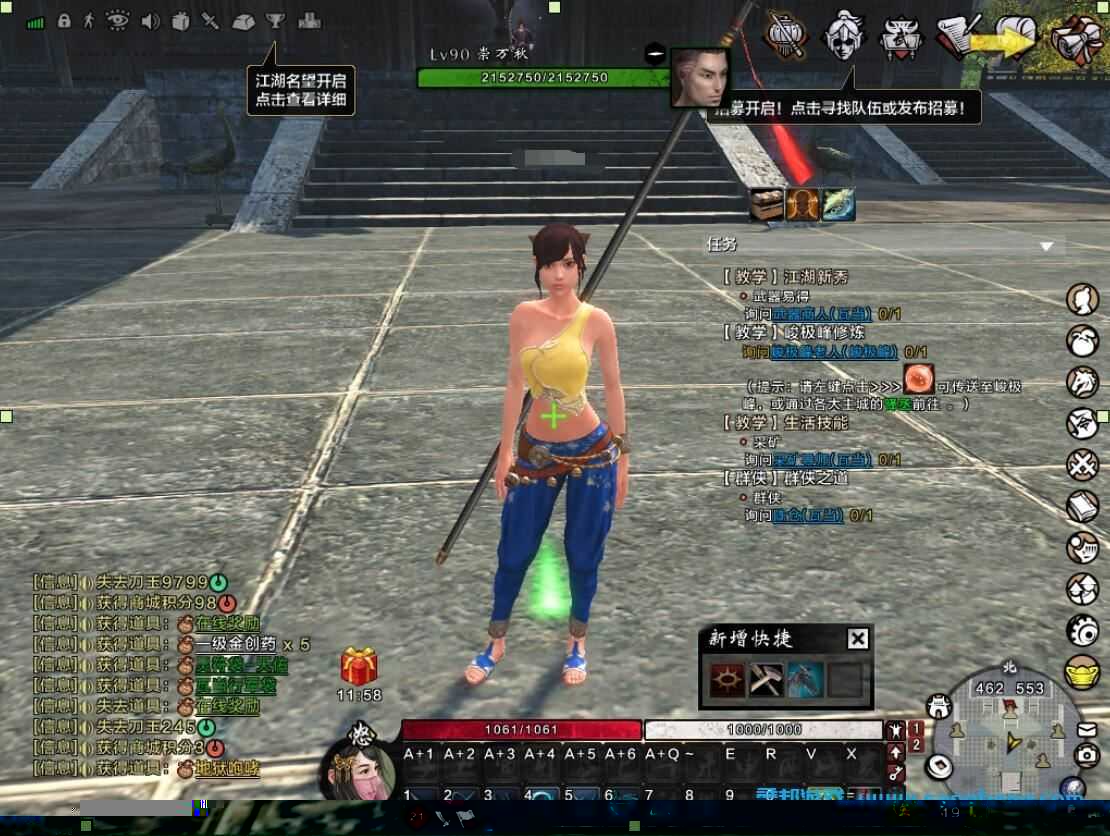Collapse the 任务 quest tracker with its arrow

pos(1046,246)
